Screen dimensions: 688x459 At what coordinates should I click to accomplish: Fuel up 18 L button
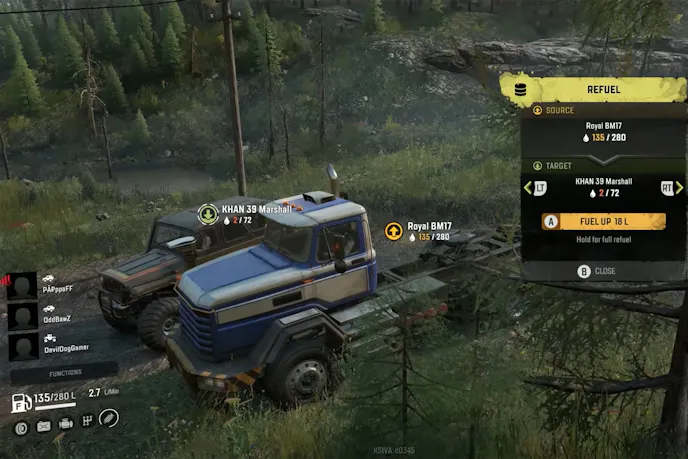[x=603, y=222]
